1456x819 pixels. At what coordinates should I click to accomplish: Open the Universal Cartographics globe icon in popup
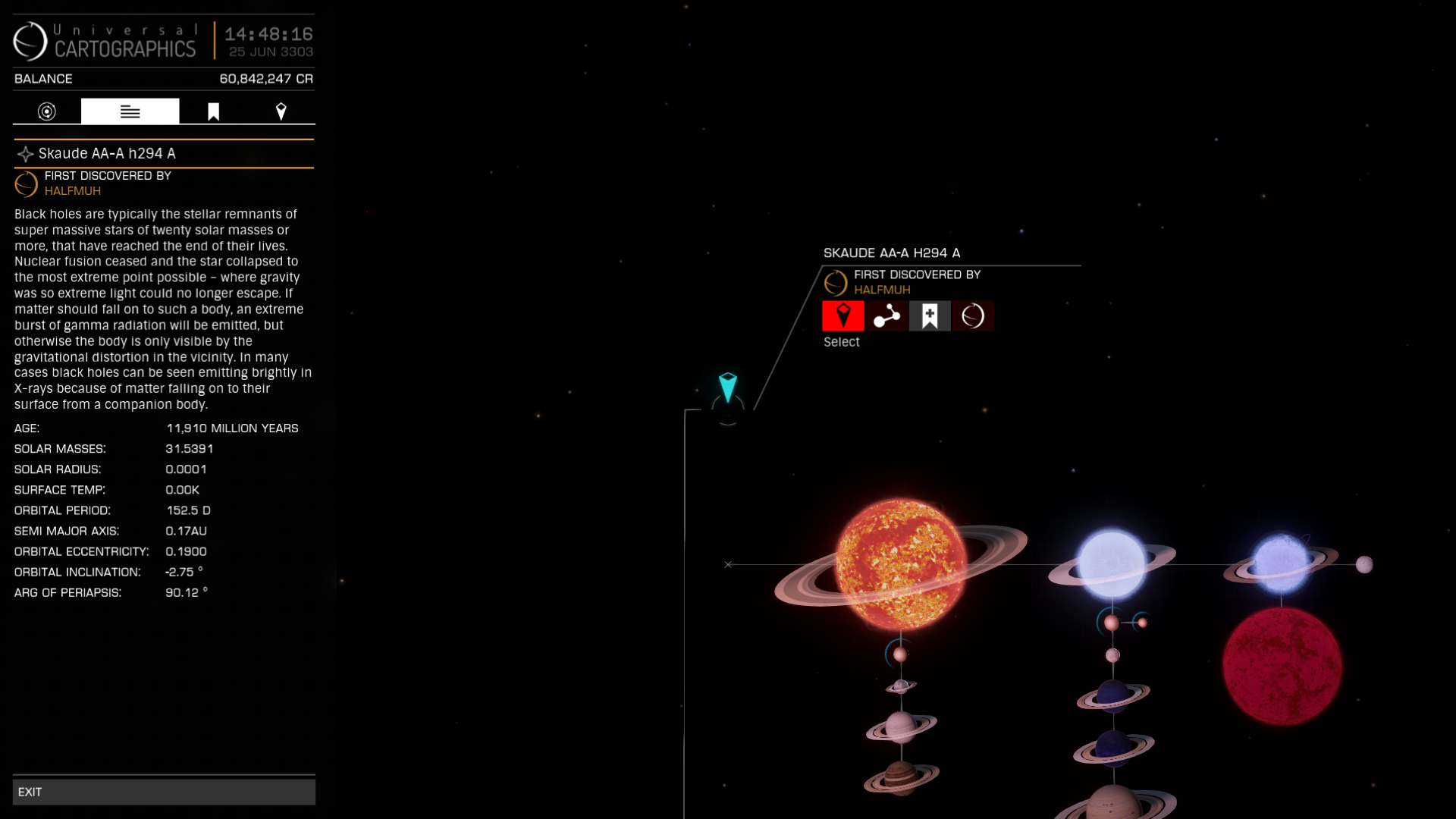point(974,315)
